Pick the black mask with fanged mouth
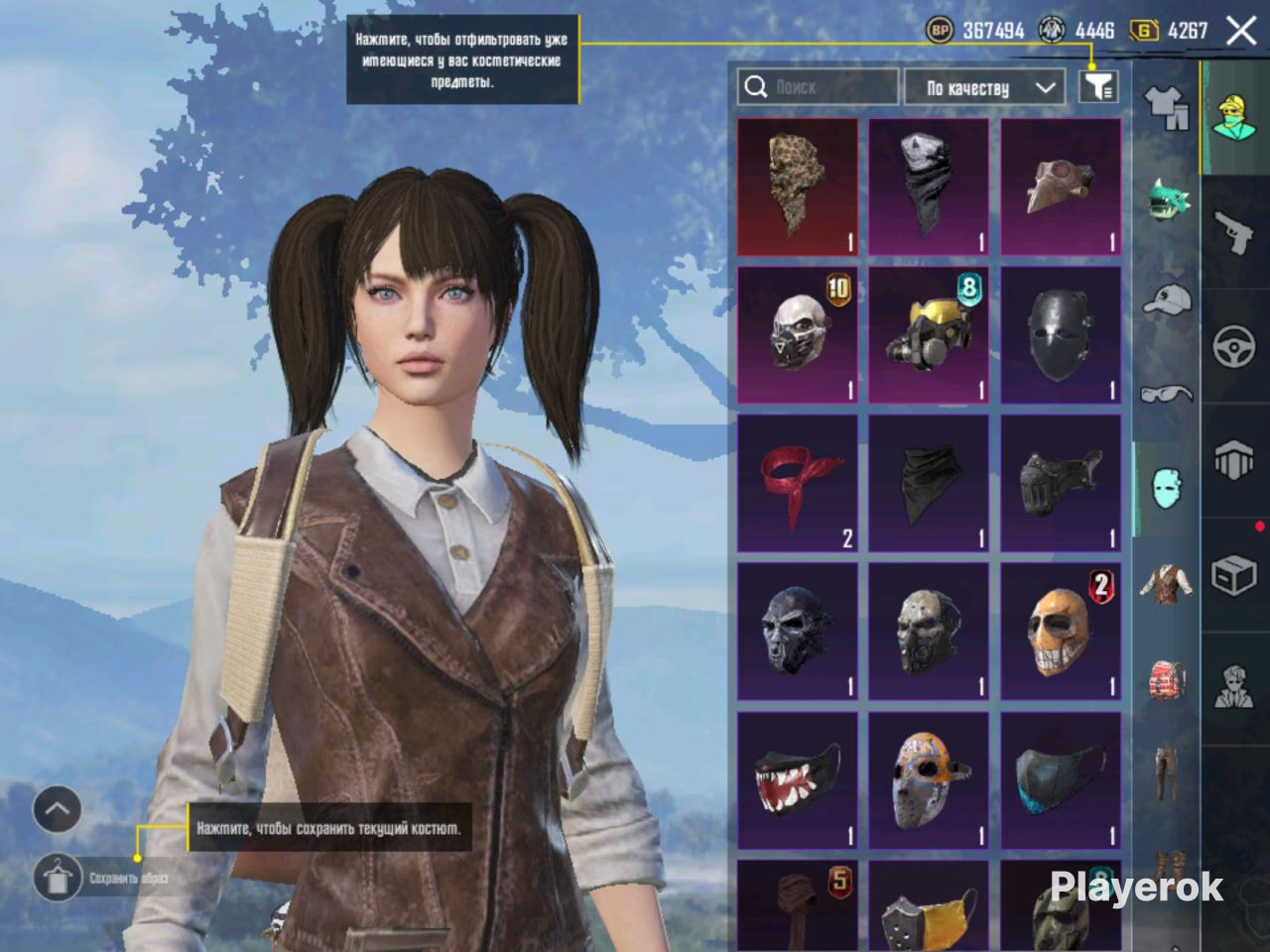Viewport: 1270px width, 952px height. (798, 779)
